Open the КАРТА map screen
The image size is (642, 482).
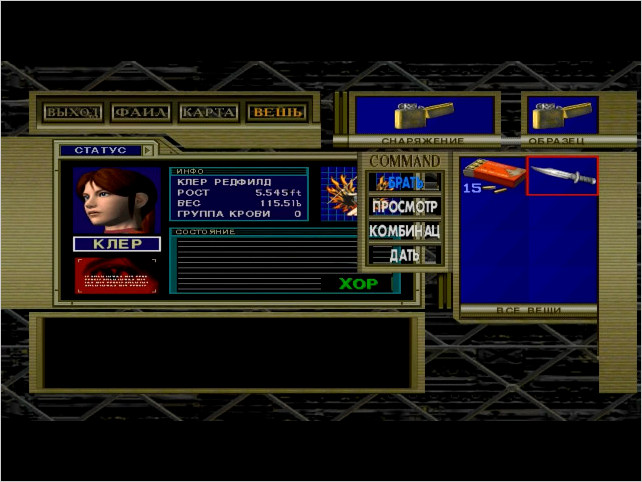click(209, 112)
